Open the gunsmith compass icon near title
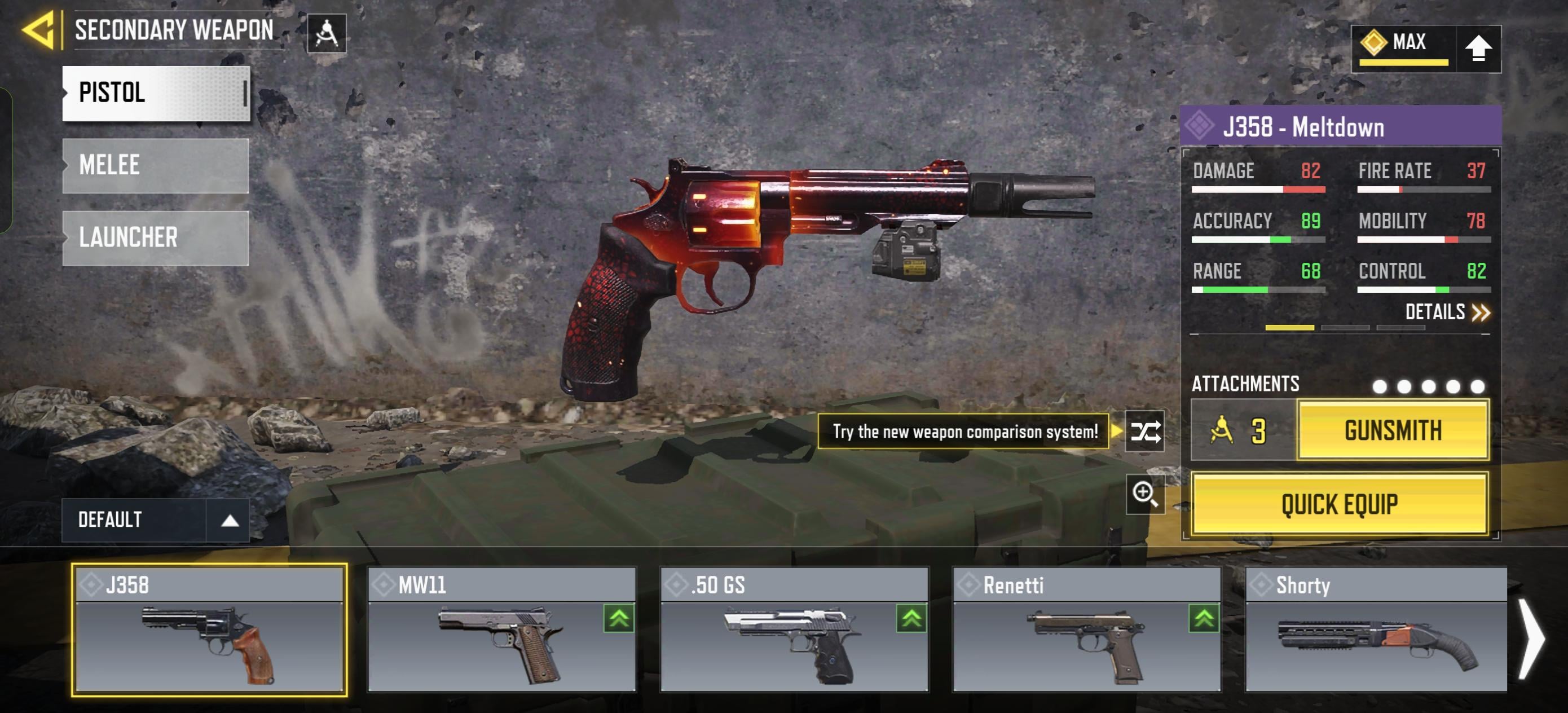Screen dimensions: 1568x713 pyautogui.click(x=327, y=33)
